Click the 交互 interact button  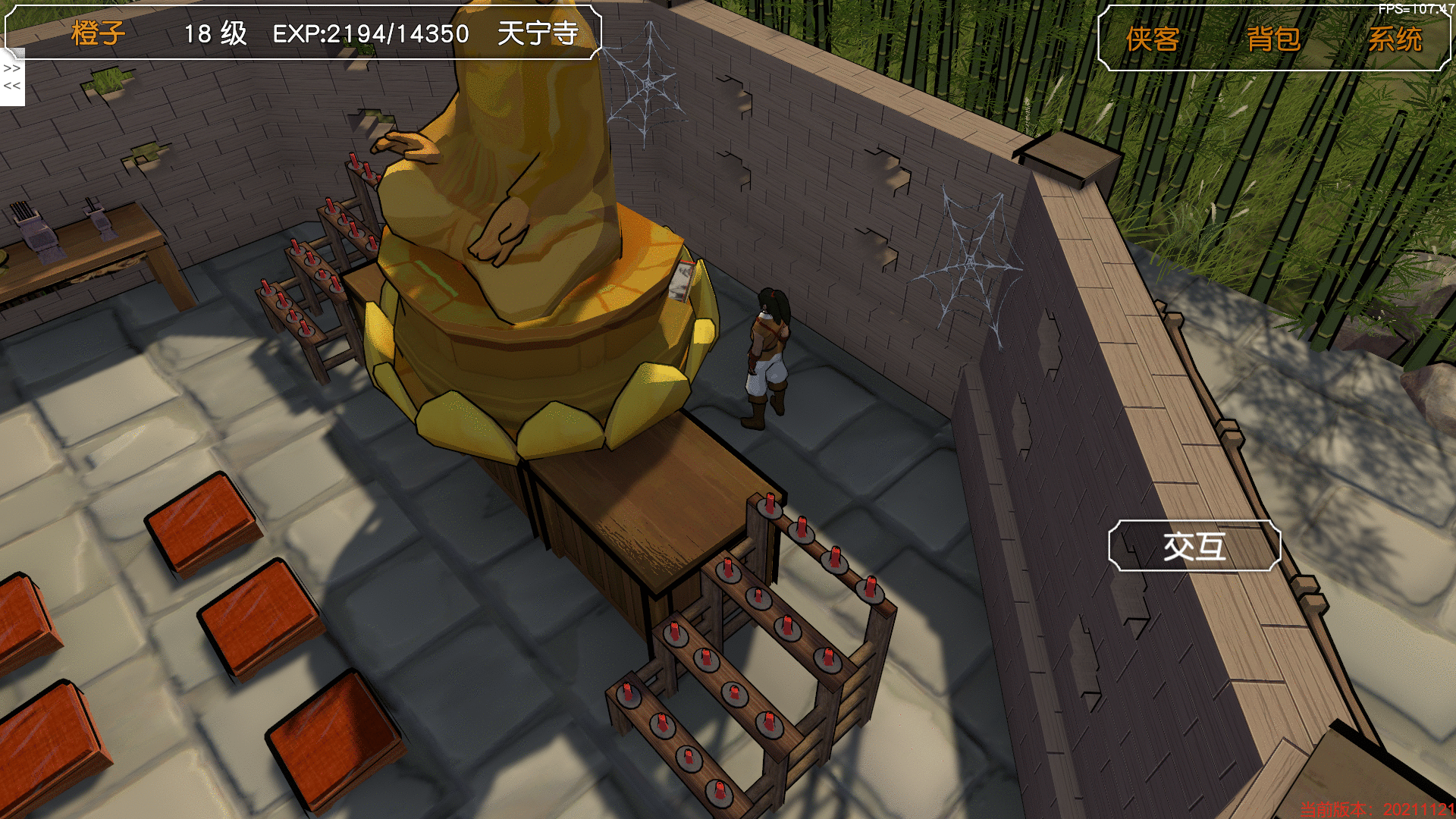(x=1194, y=546)
